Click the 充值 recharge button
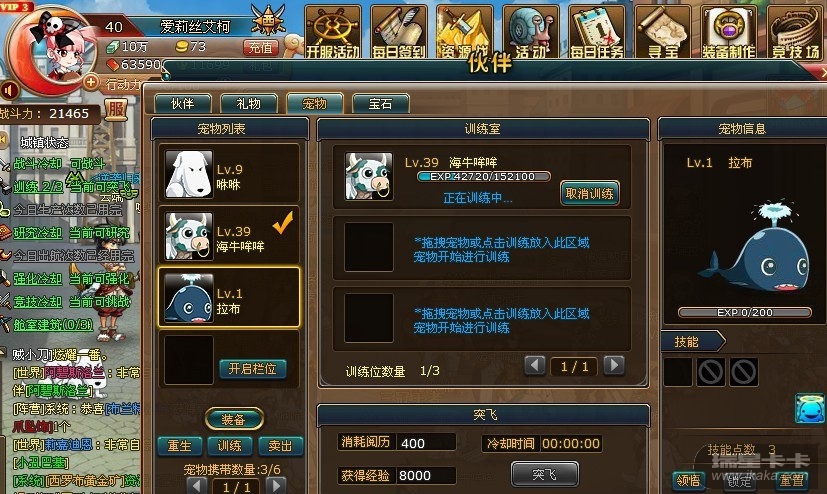This screenshot has width=827, height=494. coord(261,47)
